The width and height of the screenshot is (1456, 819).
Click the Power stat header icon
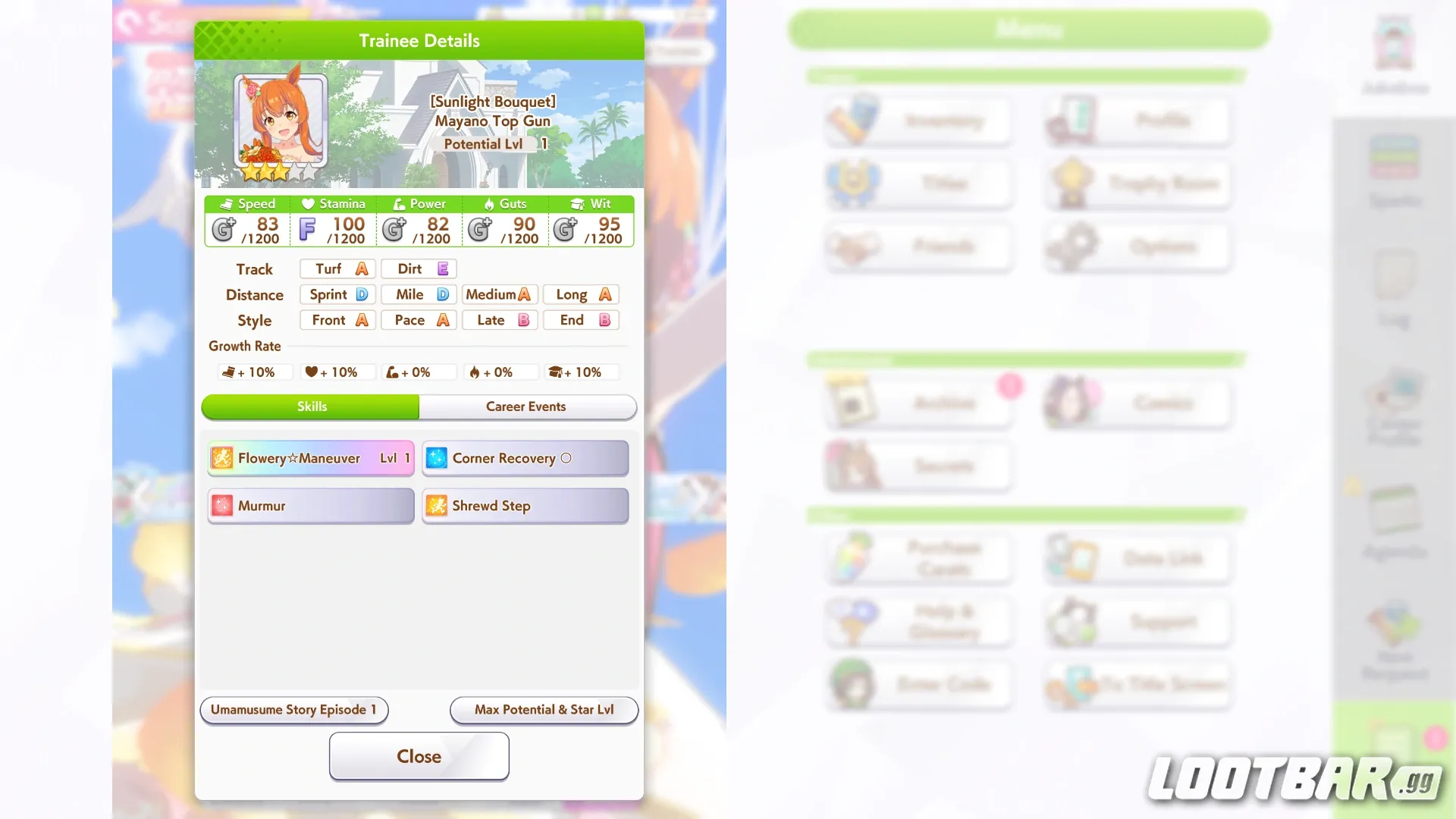[x=397, y=203]
